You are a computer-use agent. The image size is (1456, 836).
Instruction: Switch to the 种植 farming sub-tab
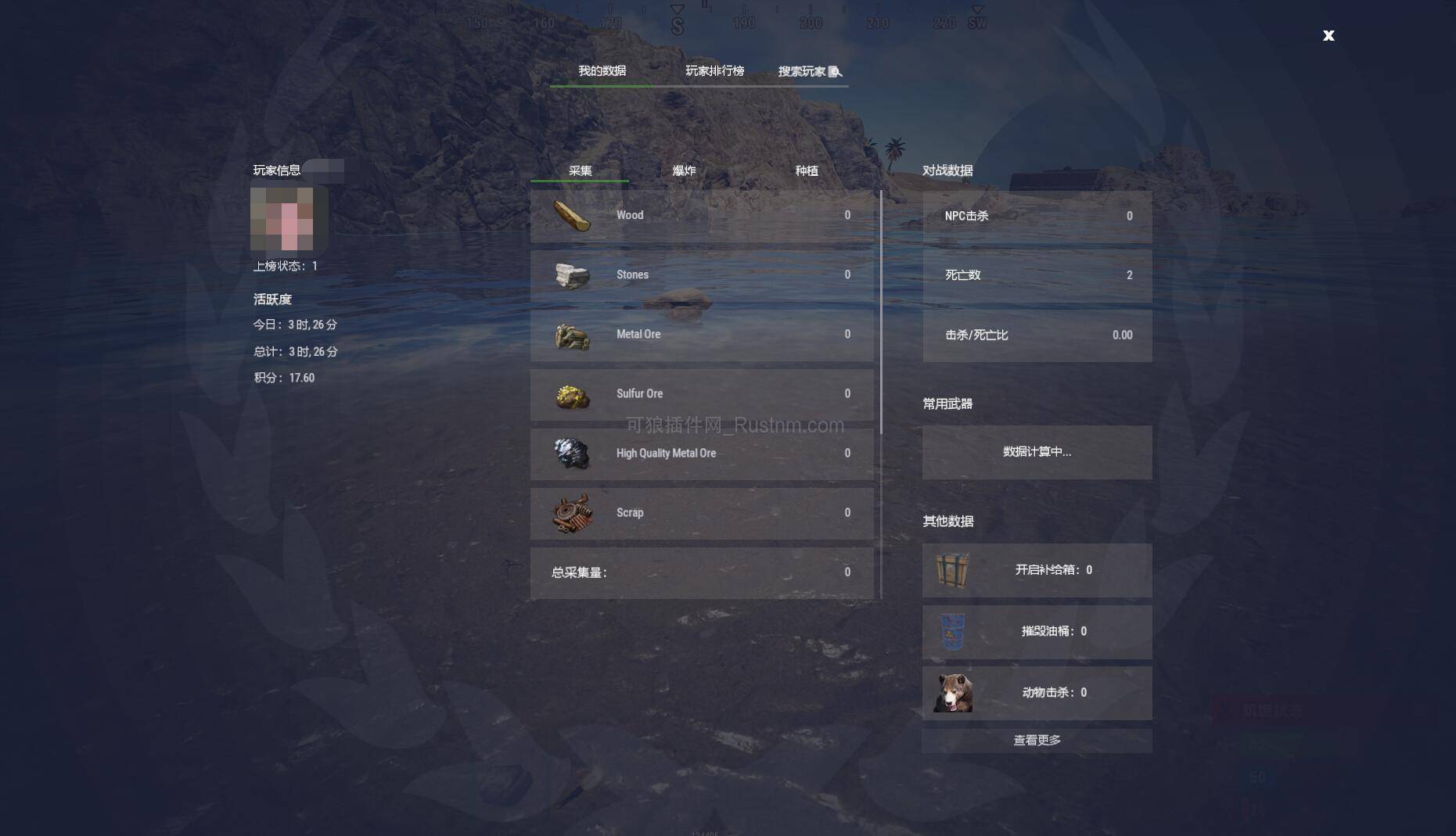[x=806, y=170]
